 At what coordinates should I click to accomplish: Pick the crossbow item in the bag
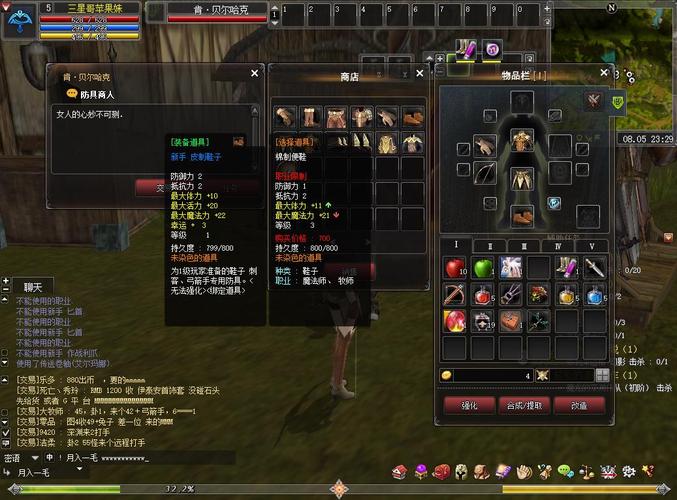click(x=455, y=295)
